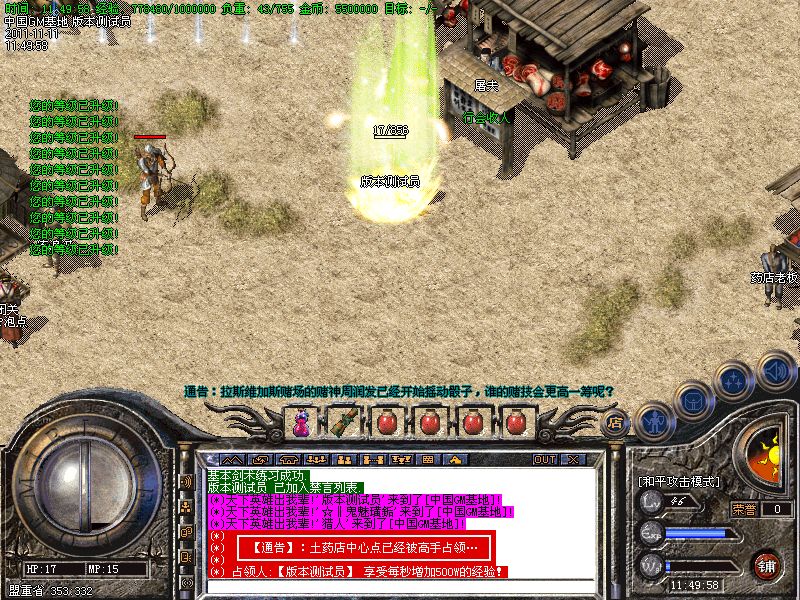Image resolution: width=800 pixels, height=600 pixels.
Task: Open the red 铺 stall button
Action: click(766, 565)
